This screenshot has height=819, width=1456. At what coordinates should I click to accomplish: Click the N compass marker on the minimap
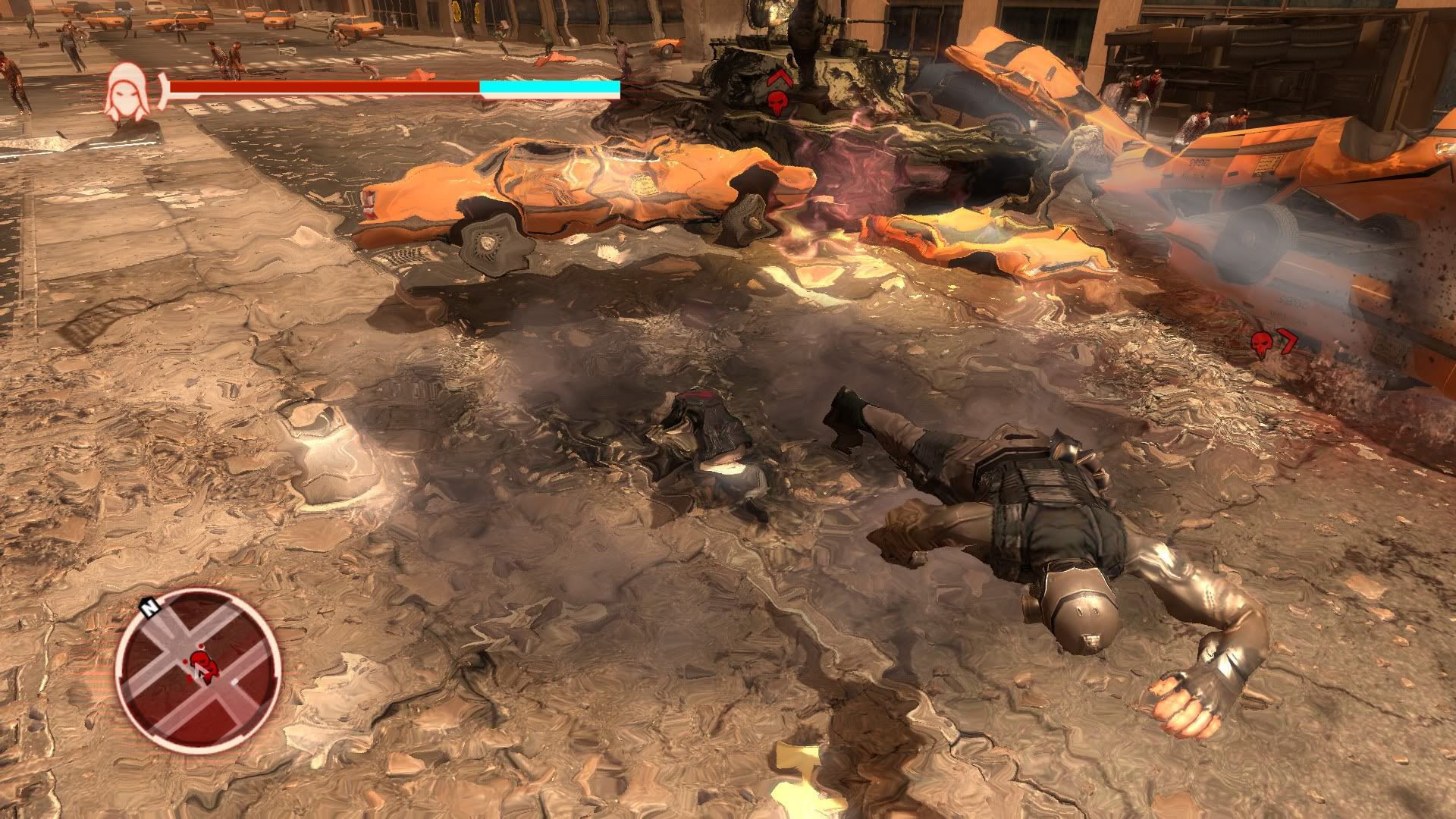150,607
